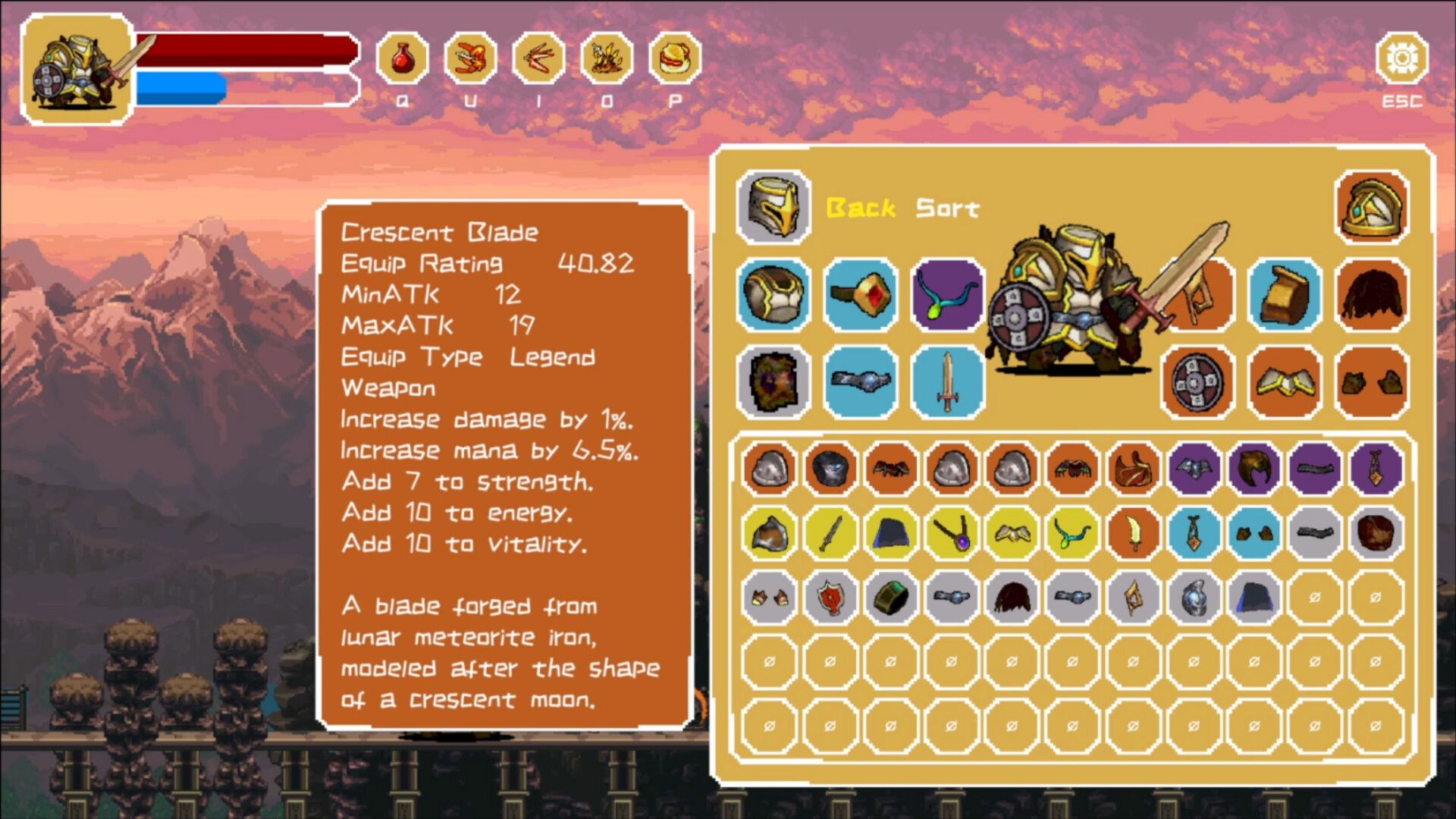Click the curved dagger in the inventory grid

1133,533
